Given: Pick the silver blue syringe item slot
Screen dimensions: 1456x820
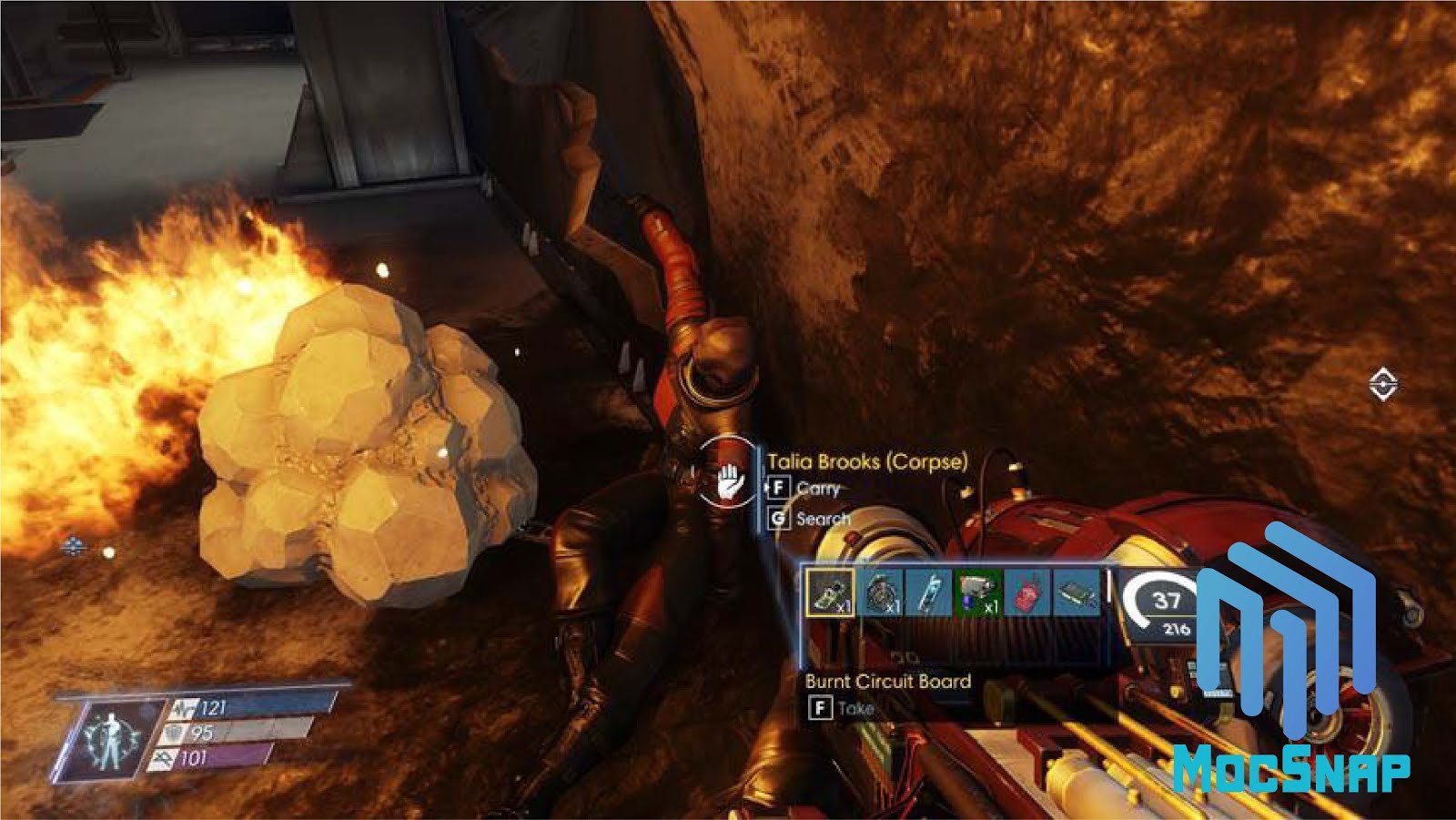Looking at the screenshot, I should (929, 592).
